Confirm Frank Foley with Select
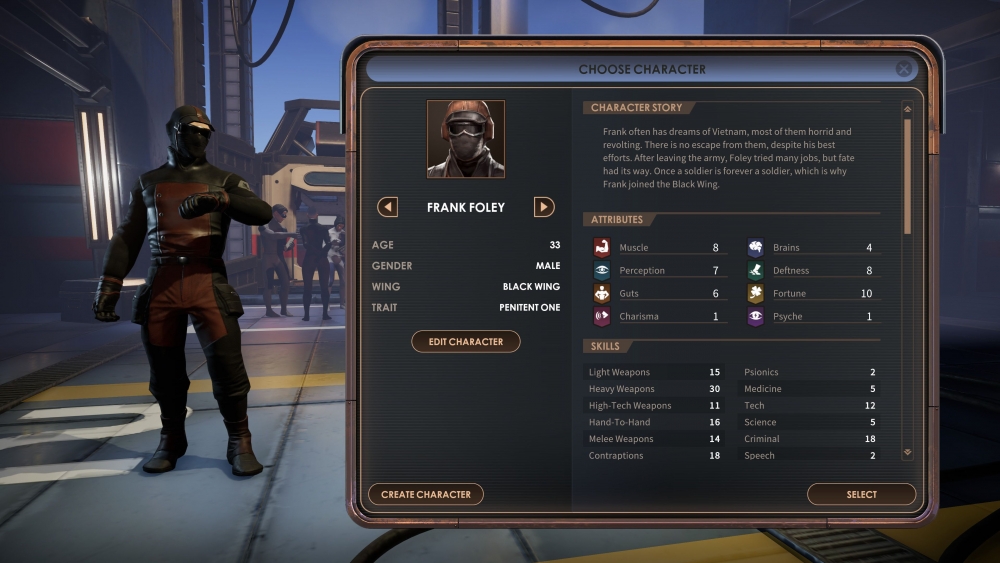 [861, 494]
